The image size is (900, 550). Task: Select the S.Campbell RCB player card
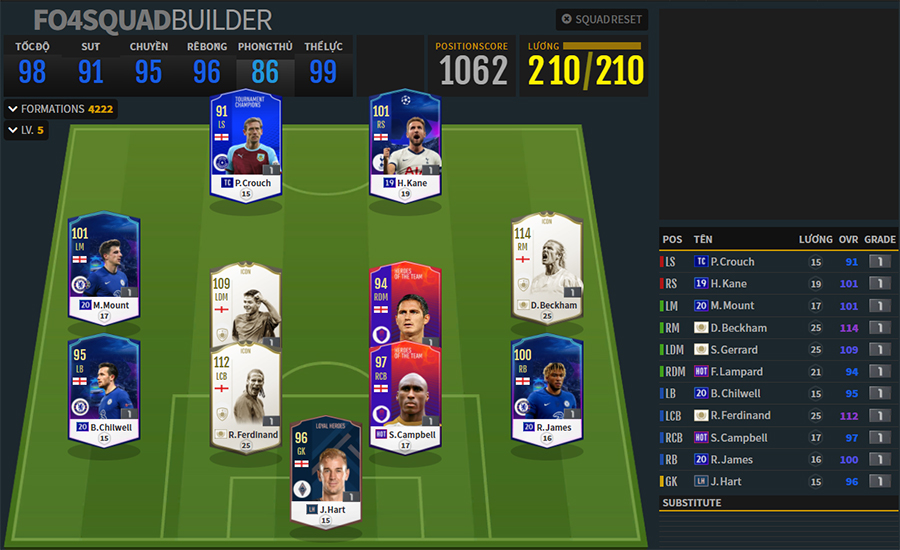click(x=405, y=397)
